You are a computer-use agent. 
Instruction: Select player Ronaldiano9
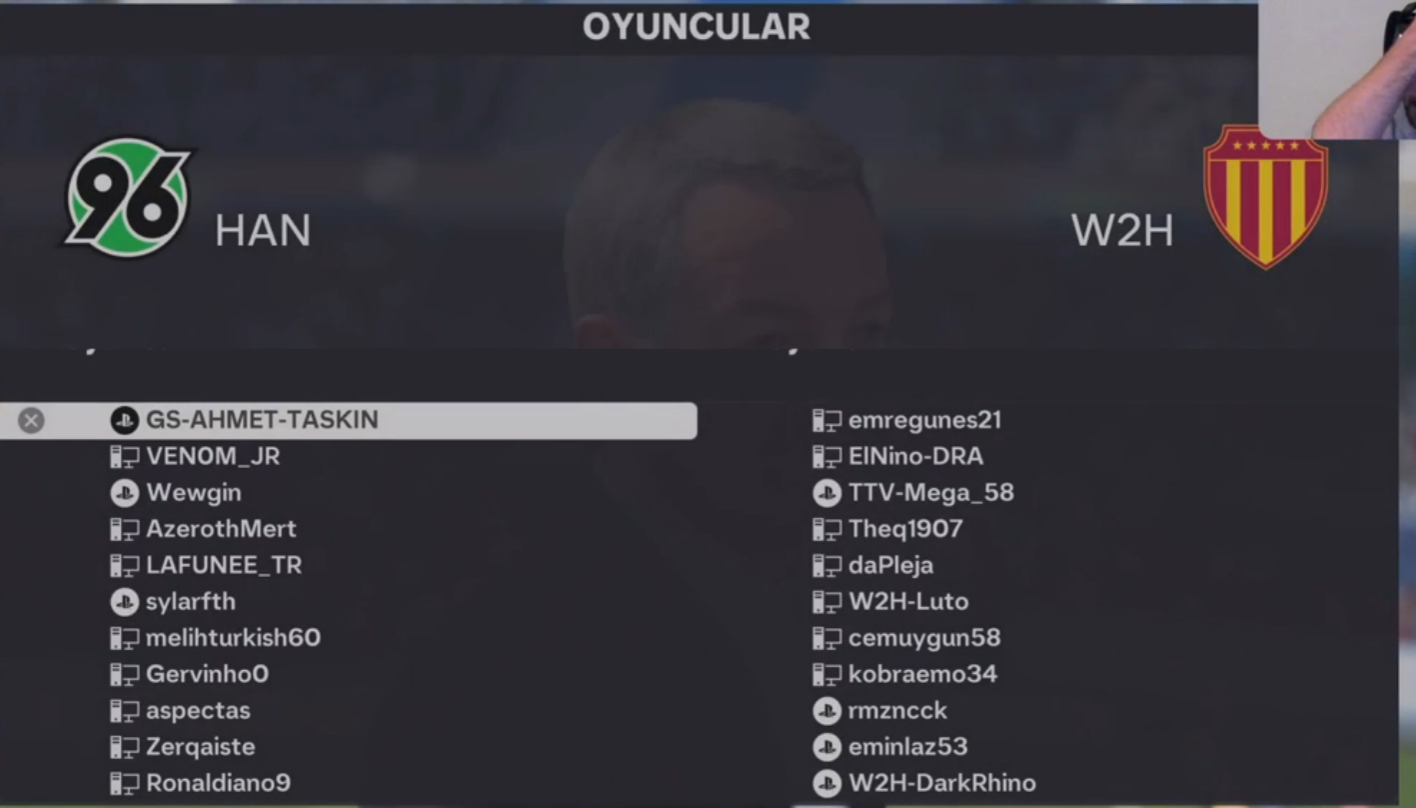tap(218, 783)
